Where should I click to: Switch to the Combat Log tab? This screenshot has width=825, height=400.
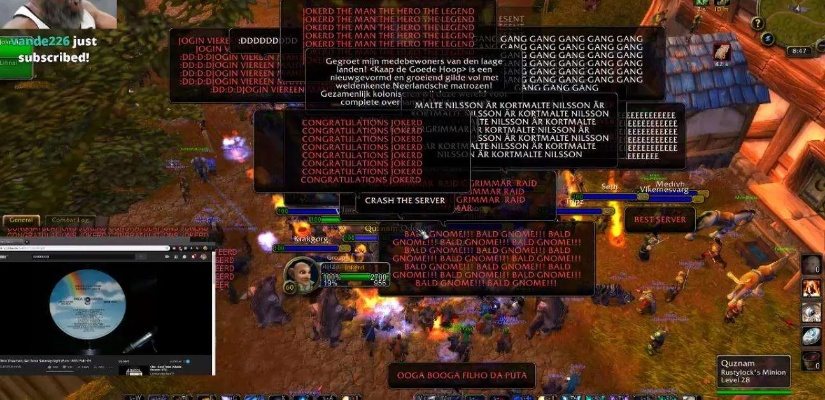71,220
